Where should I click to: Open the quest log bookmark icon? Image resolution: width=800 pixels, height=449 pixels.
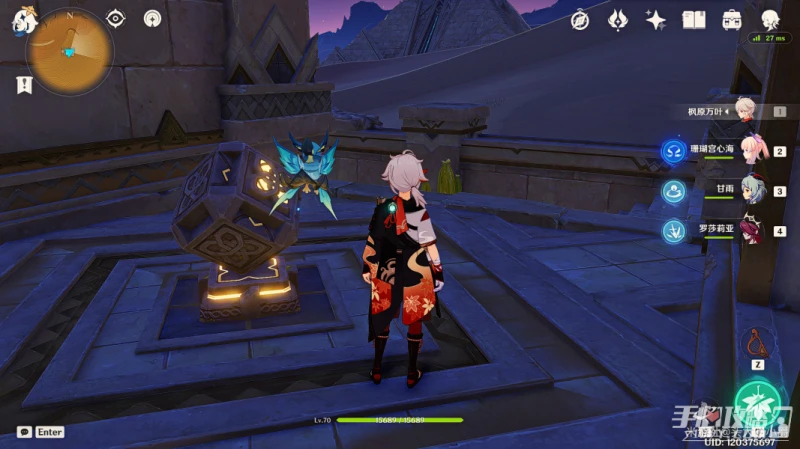23,85
